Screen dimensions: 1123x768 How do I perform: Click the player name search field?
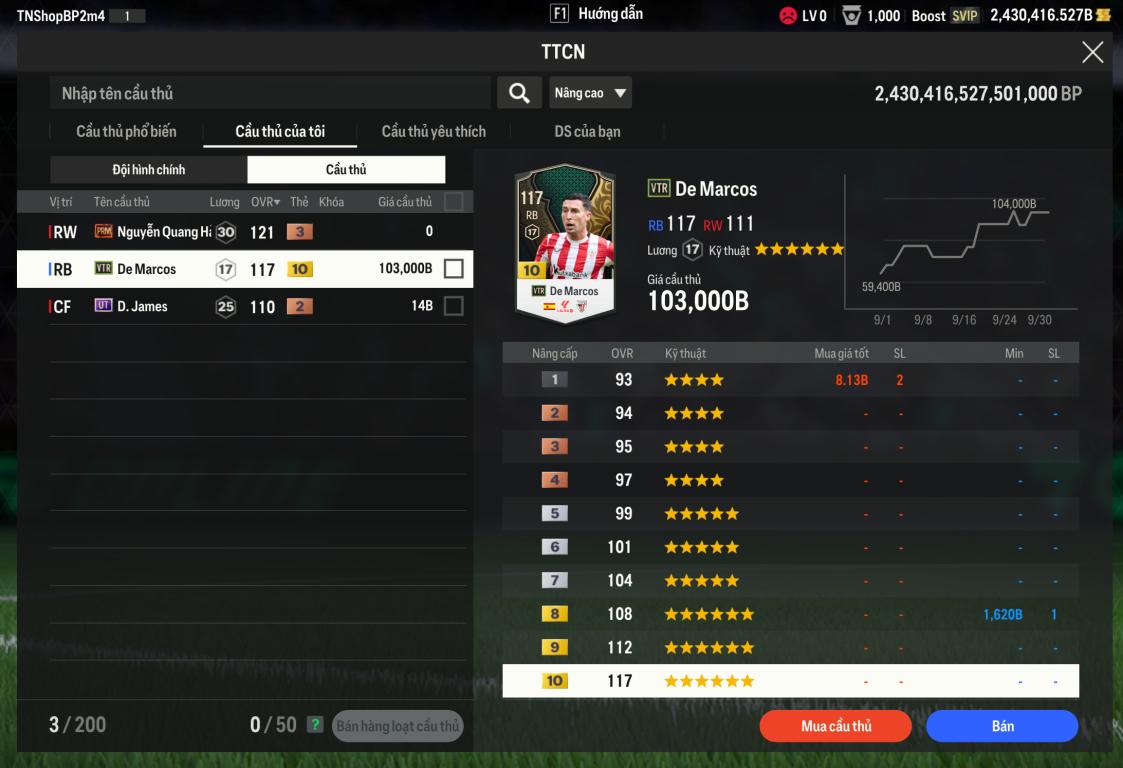click(270, 93)
